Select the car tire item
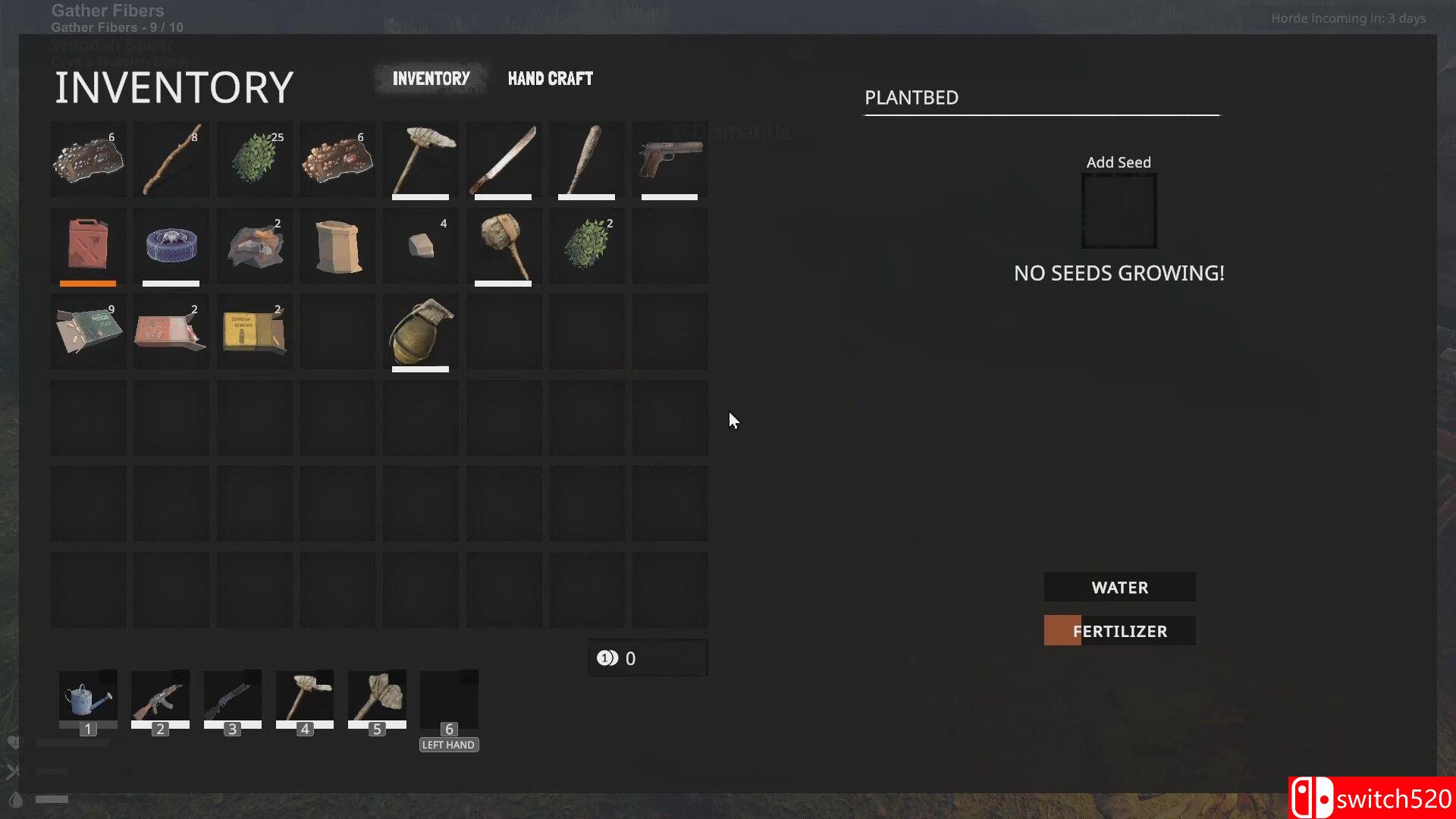The width and height of the screenshot is (1456, 819). [x=171, y=245]
